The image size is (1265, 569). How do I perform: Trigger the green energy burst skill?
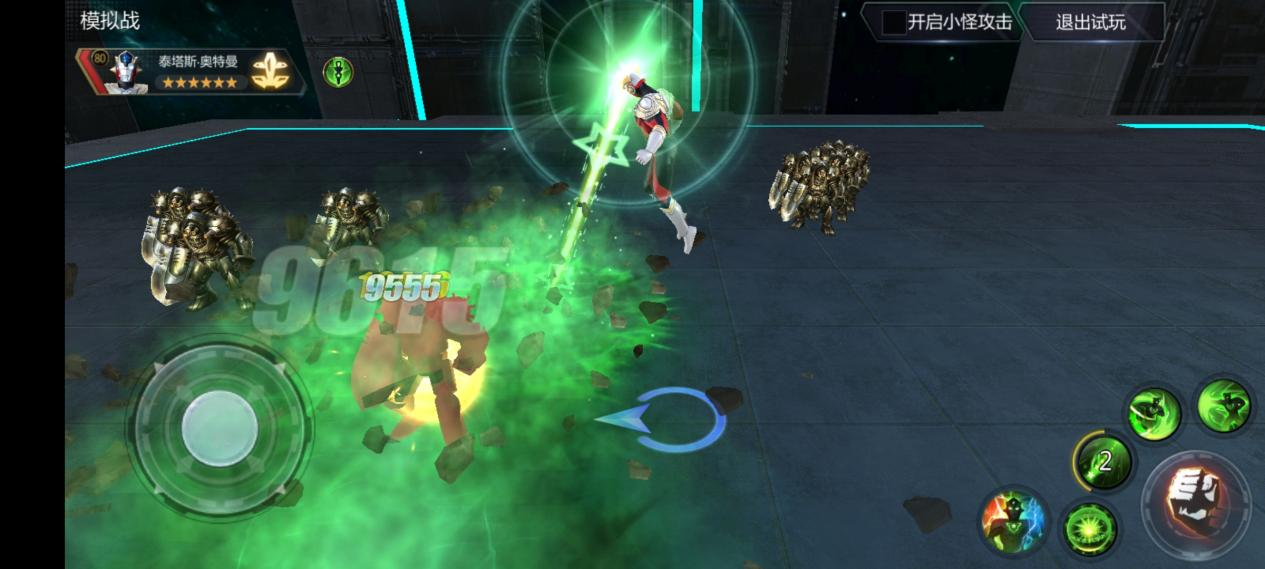tap(1087, 526)
